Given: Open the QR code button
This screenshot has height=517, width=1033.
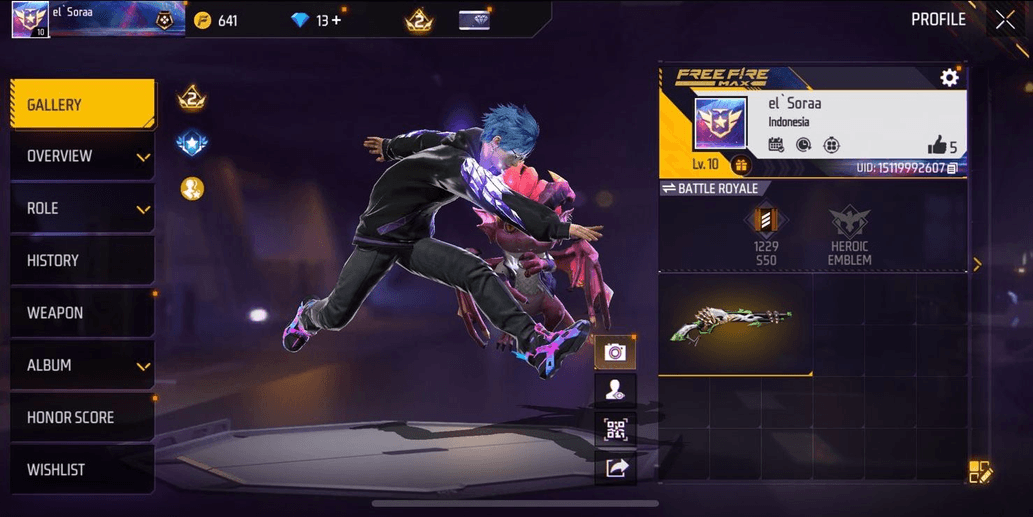Looking at the screenshot, I should point(615,430).
